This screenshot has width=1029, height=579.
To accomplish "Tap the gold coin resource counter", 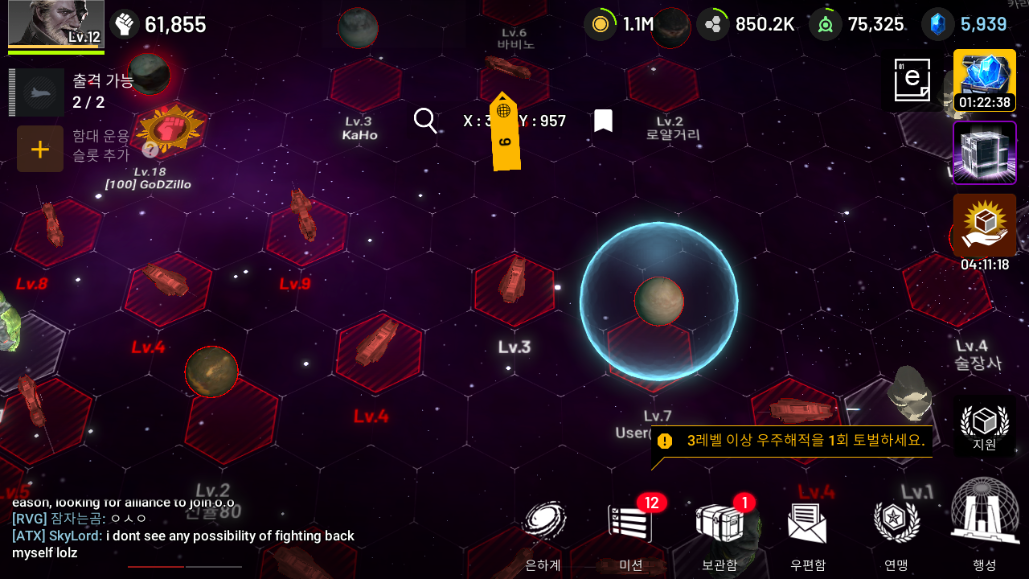I will pos(620,24).
